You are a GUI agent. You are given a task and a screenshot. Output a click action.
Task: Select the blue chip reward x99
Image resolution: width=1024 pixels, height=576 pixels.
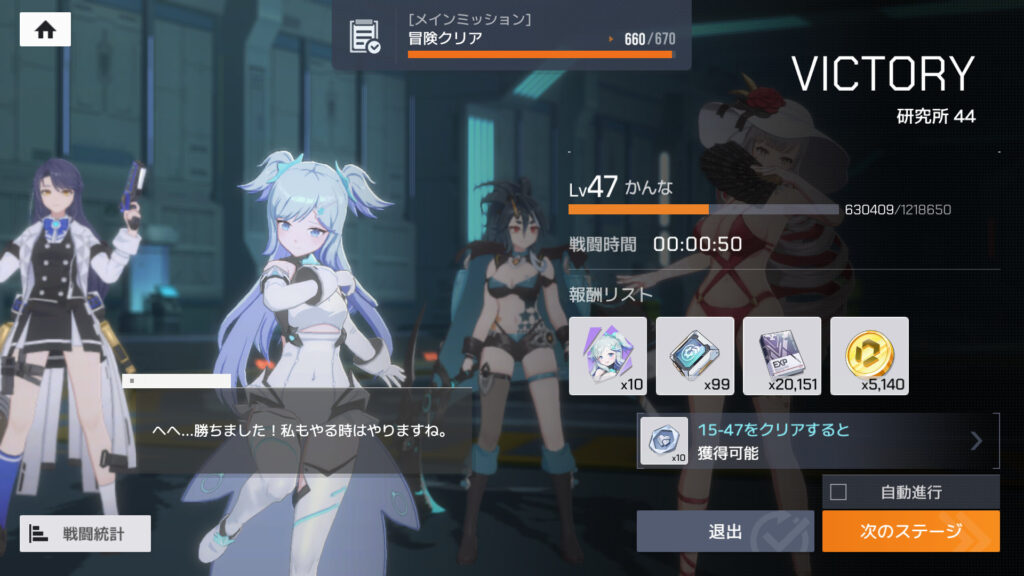pyautogui.click(x=695, y=356)
